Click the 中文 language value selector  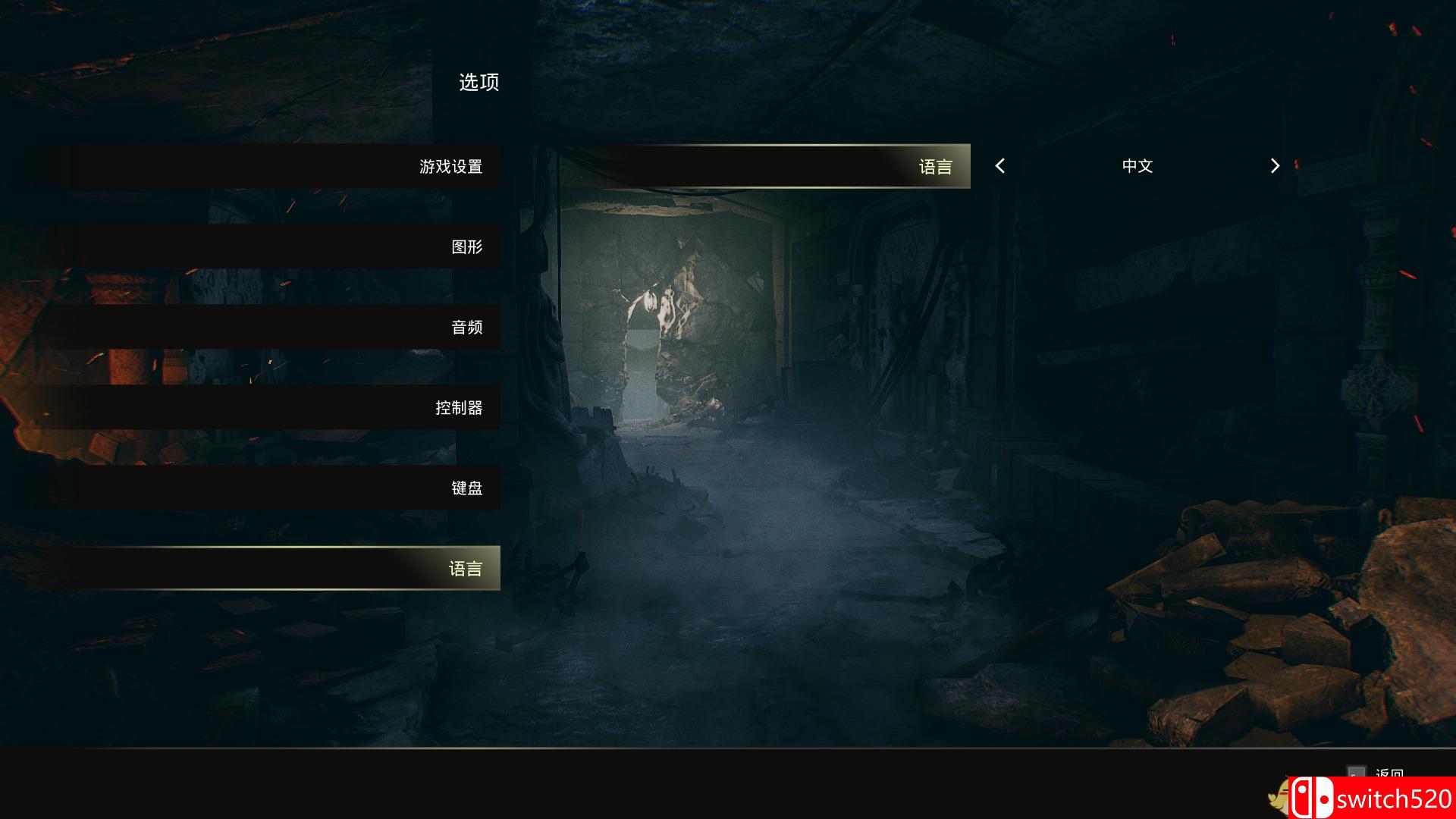(1137, 166)
